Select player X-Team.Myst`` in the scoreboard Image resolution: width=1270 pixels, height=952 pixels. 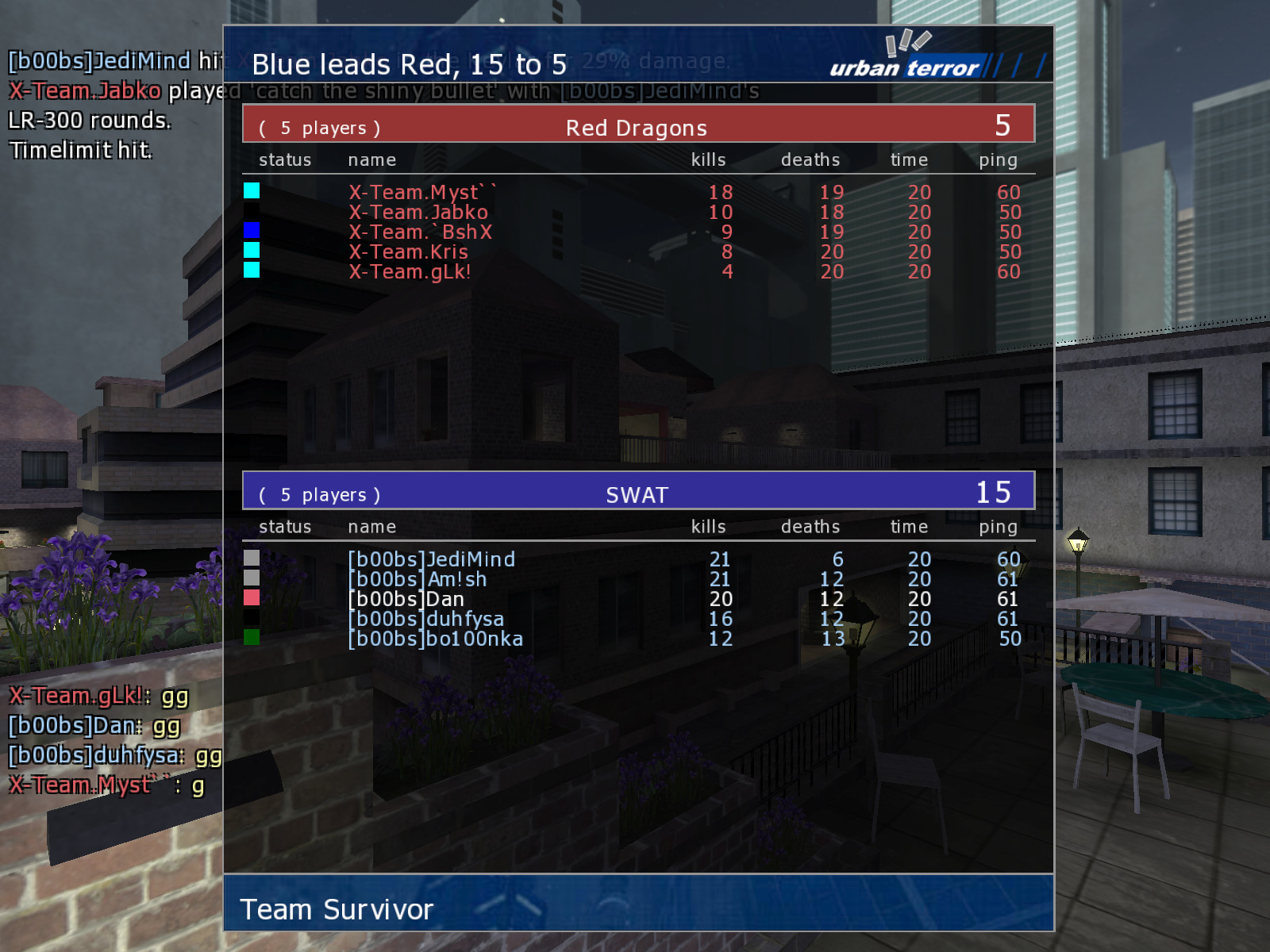422,193
